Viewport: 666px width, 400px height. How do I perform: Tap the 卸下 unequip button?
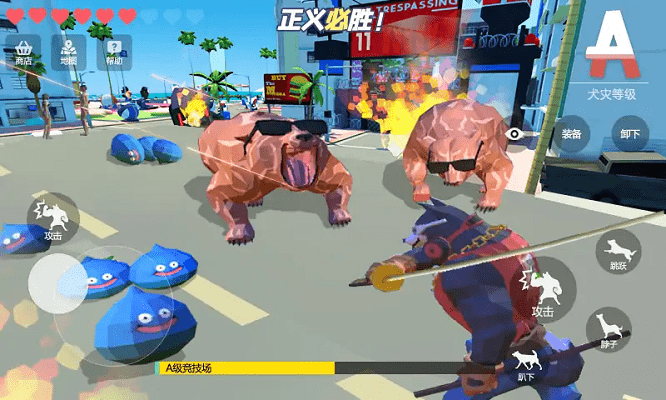tap(629, 134)
